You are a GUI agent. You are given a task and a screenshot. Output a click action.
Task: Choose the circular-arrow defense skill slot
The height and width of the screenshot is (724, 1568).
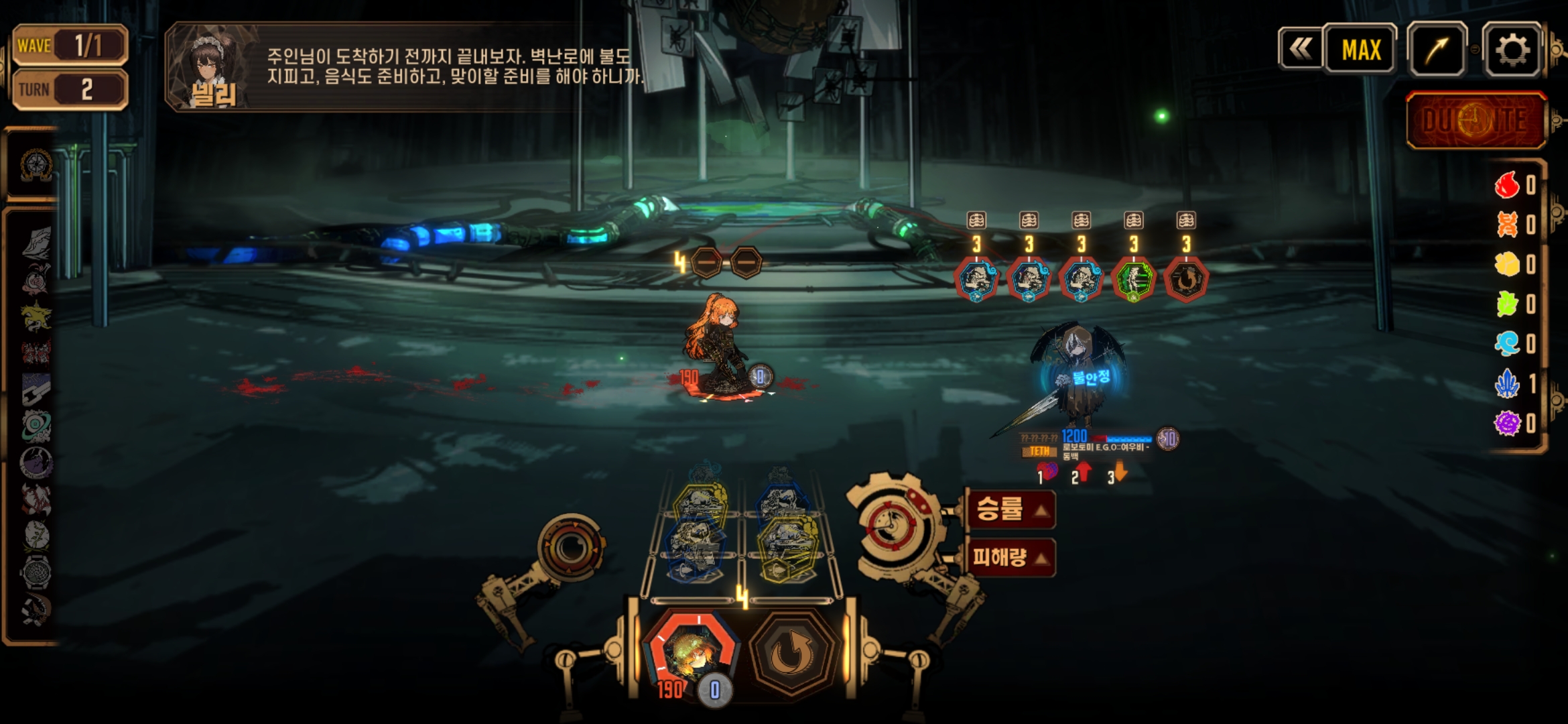[x=792, y=653]
